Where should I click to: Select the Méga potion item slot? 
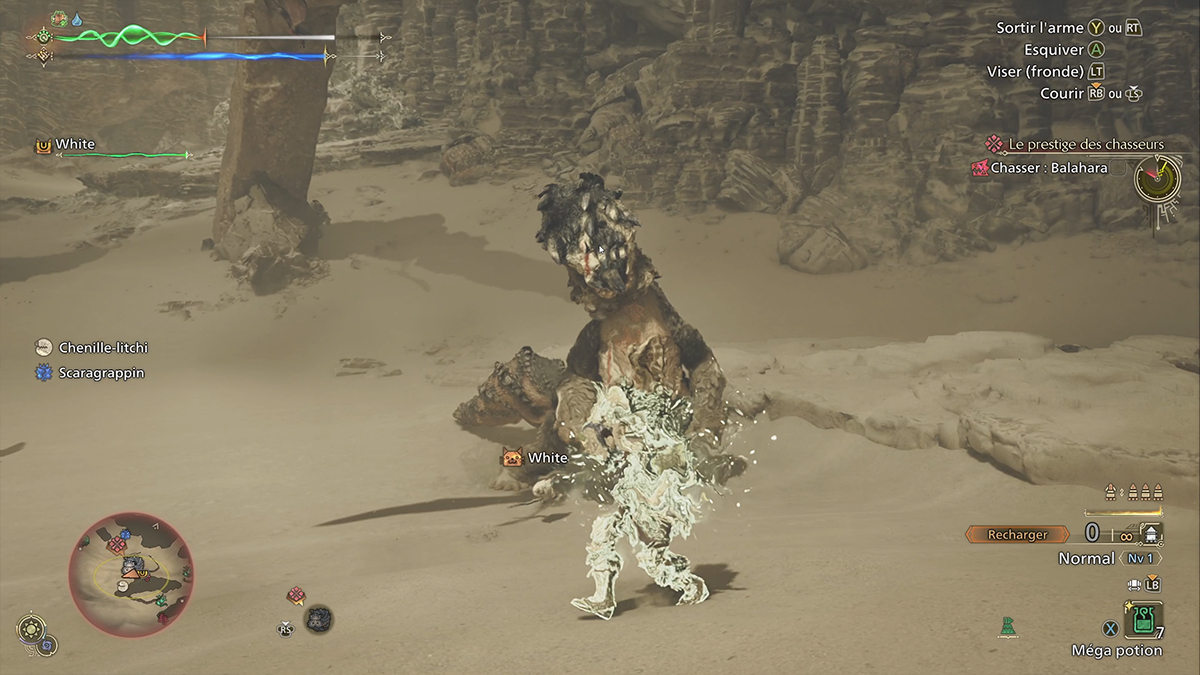click(x=1142, y=620)
